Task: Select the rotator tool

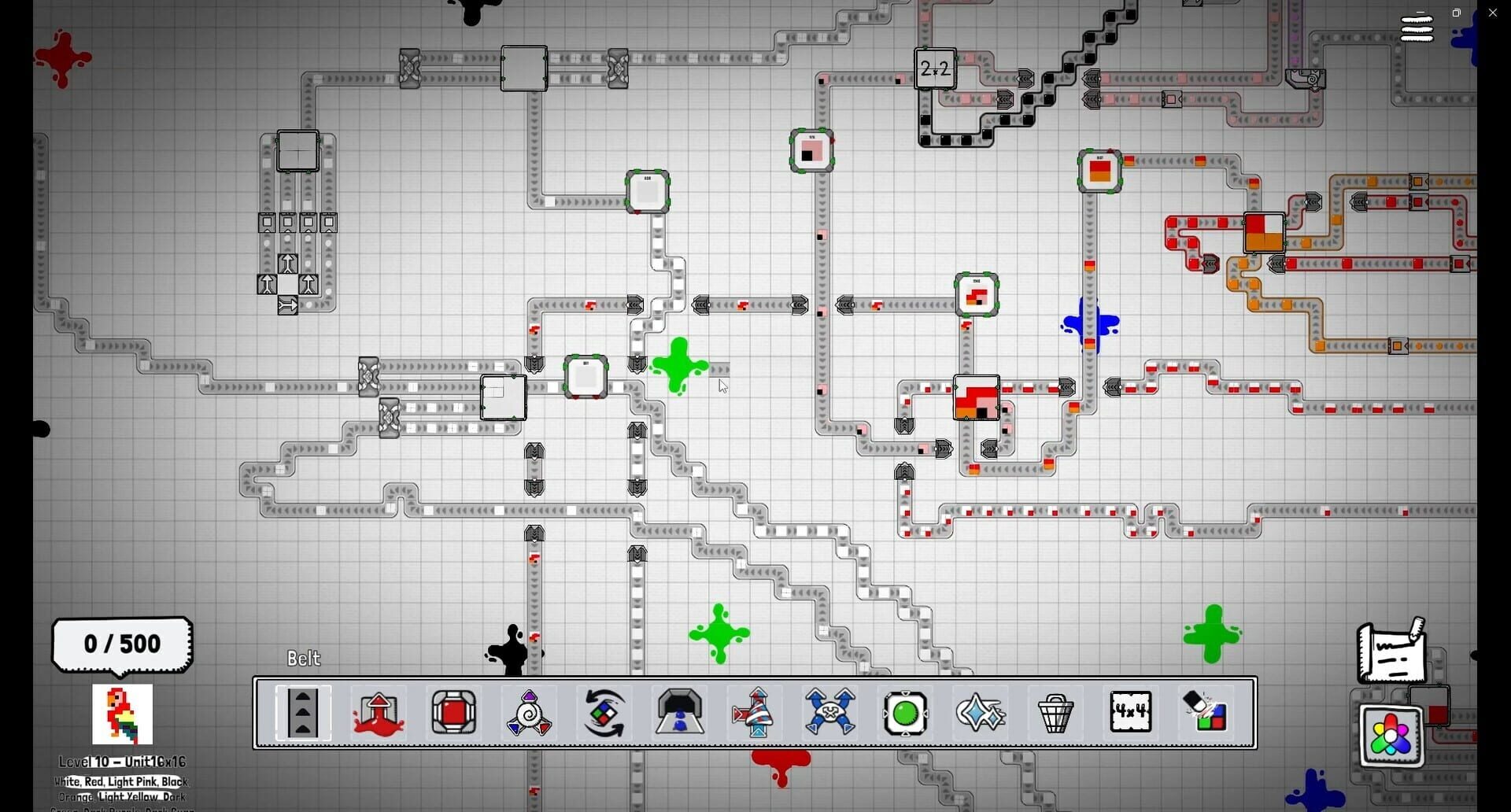Action: click(x=602, y=712)
